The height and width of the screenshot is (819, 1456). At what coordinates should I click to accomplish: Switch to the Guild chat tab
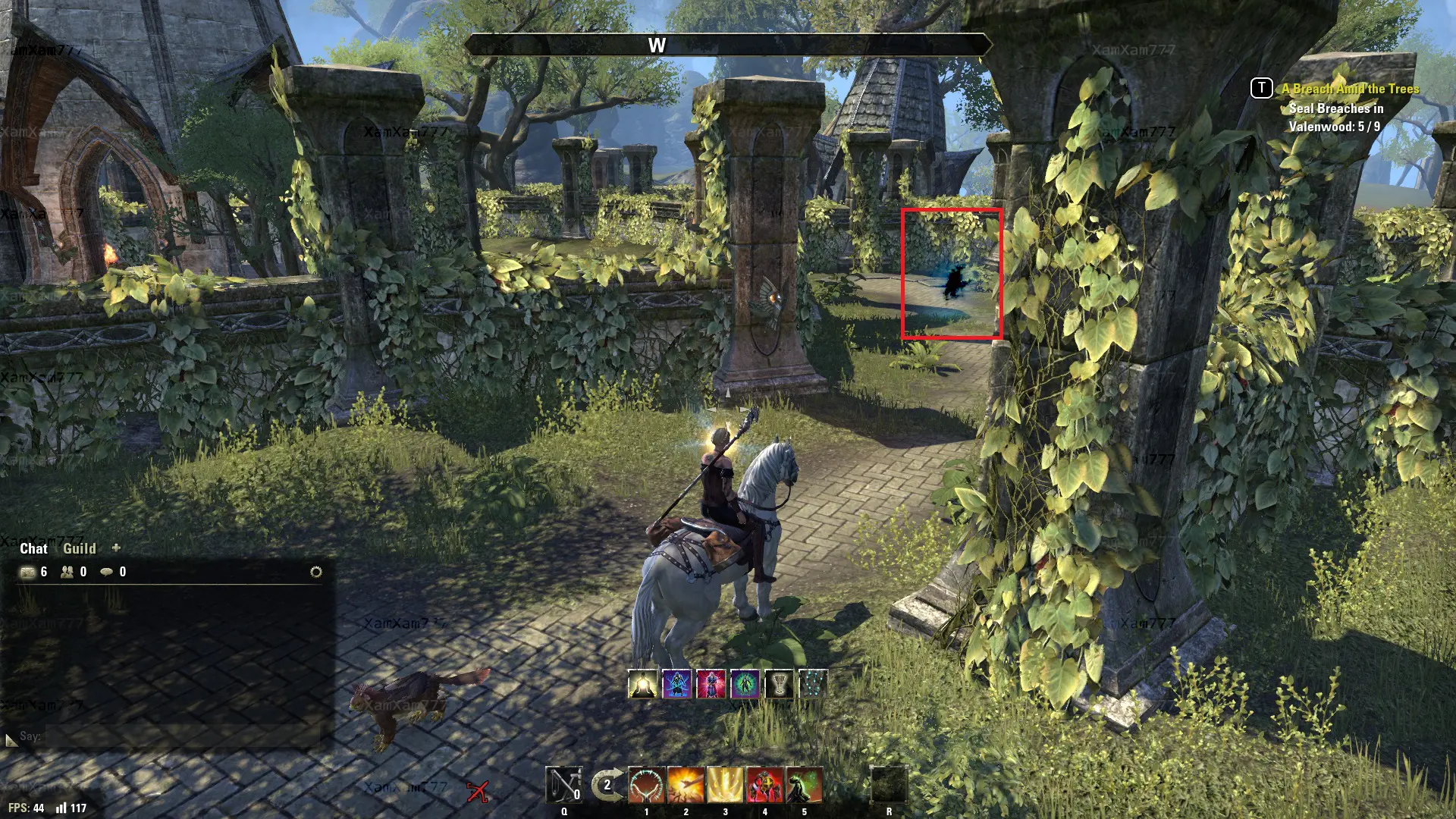coord(79,548)
